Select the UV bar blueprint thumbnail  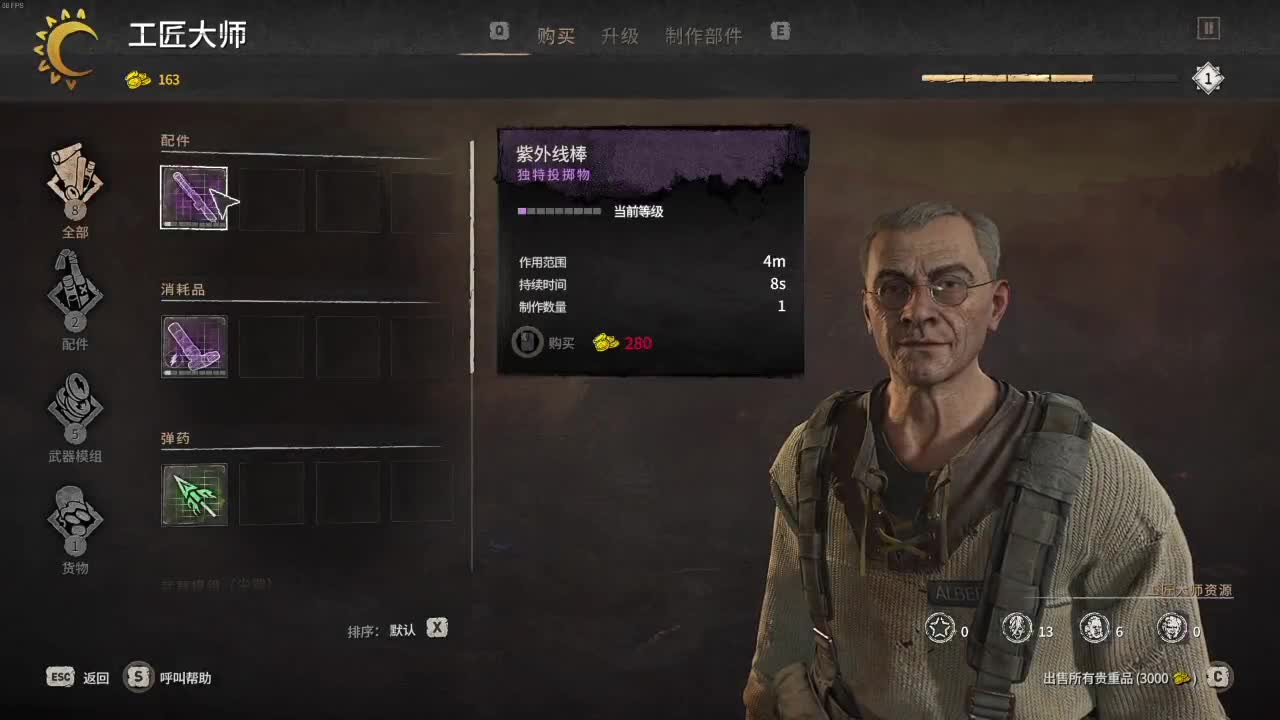point(194,196)
